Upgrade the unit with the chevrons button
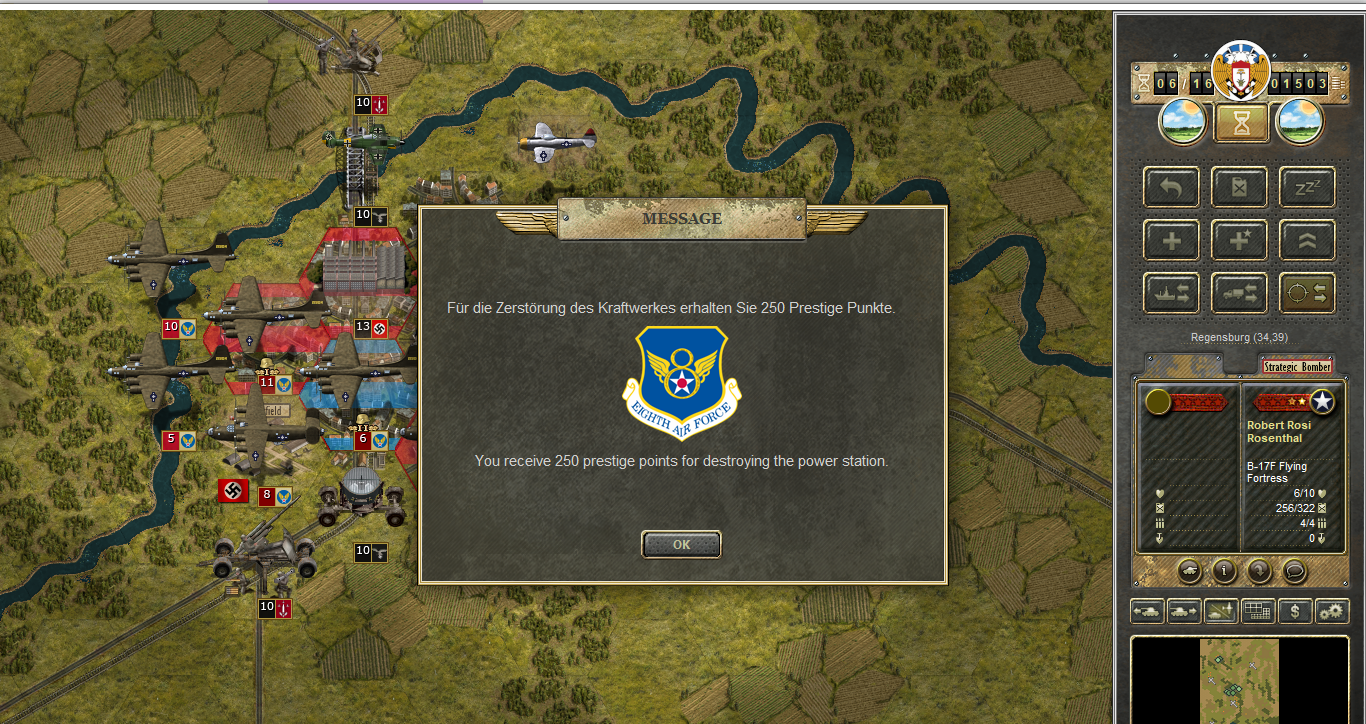The height and width of the screenshot is (724, 1366). point(1307,240)
